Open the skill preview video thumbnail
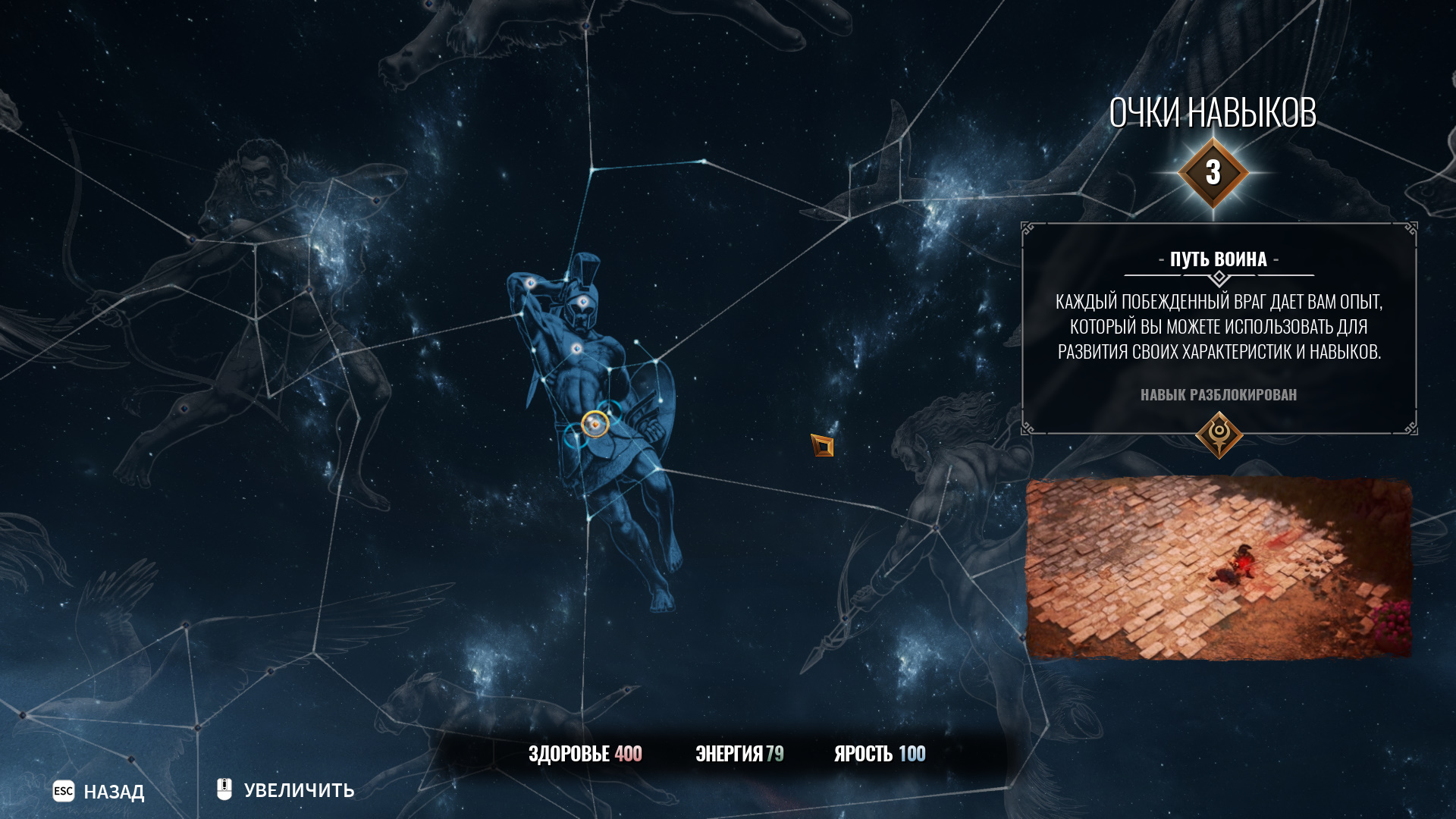The height and width of the screenshot is (819, 1456). point(1219,569)
